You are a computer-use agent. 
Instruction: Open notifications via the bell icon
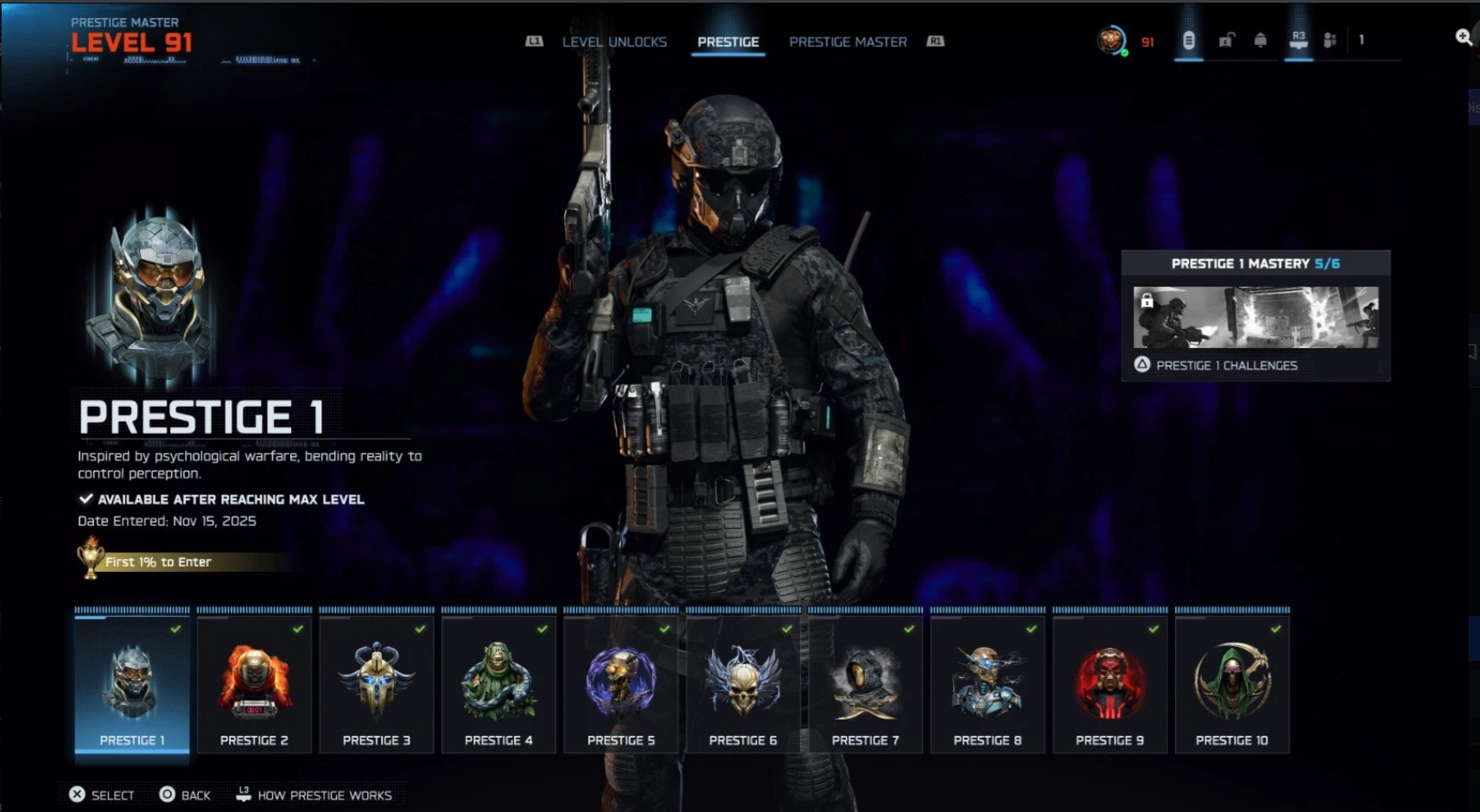(1261, 40)
